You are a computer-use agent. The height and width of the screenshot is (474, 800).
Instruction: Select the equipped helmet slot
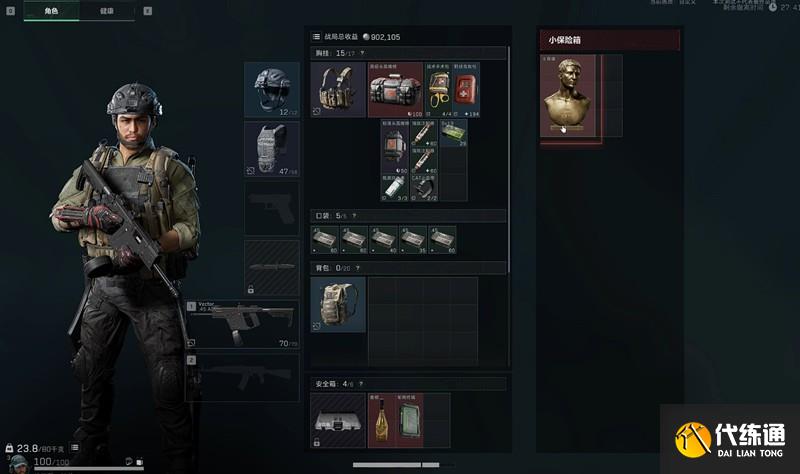271,90
